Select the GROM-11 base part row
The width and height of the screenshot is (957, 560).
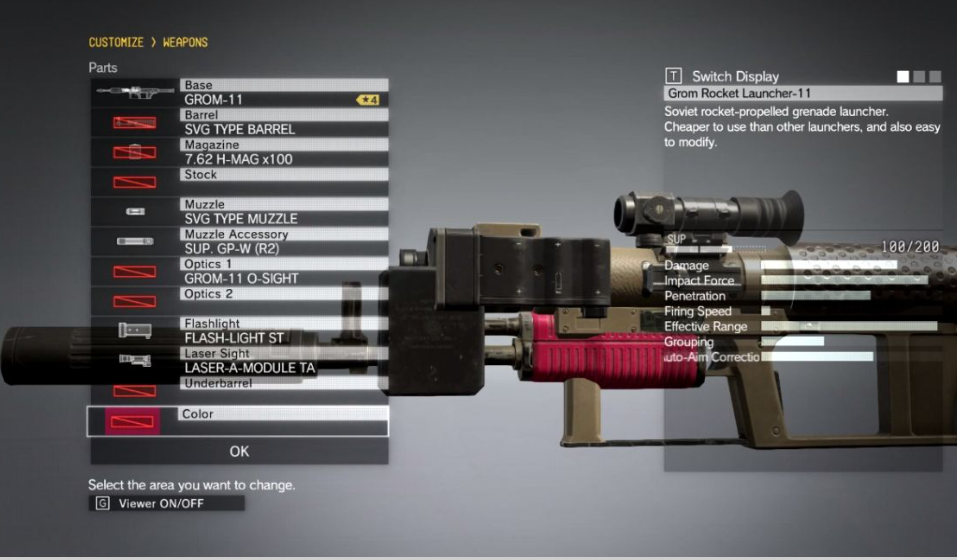click(284, 93)
